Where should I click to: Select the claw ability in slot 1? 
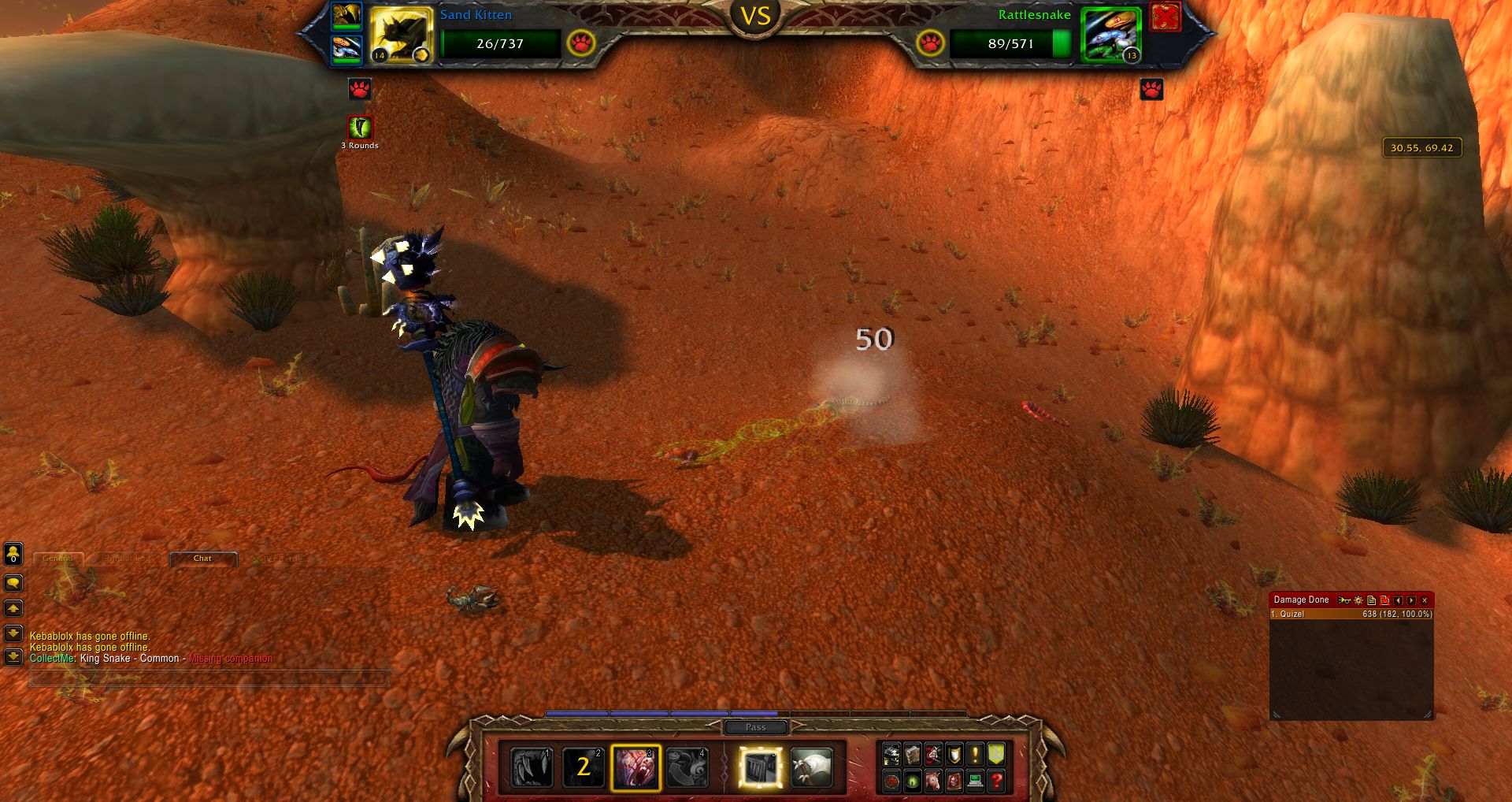(x=532, y=767)
